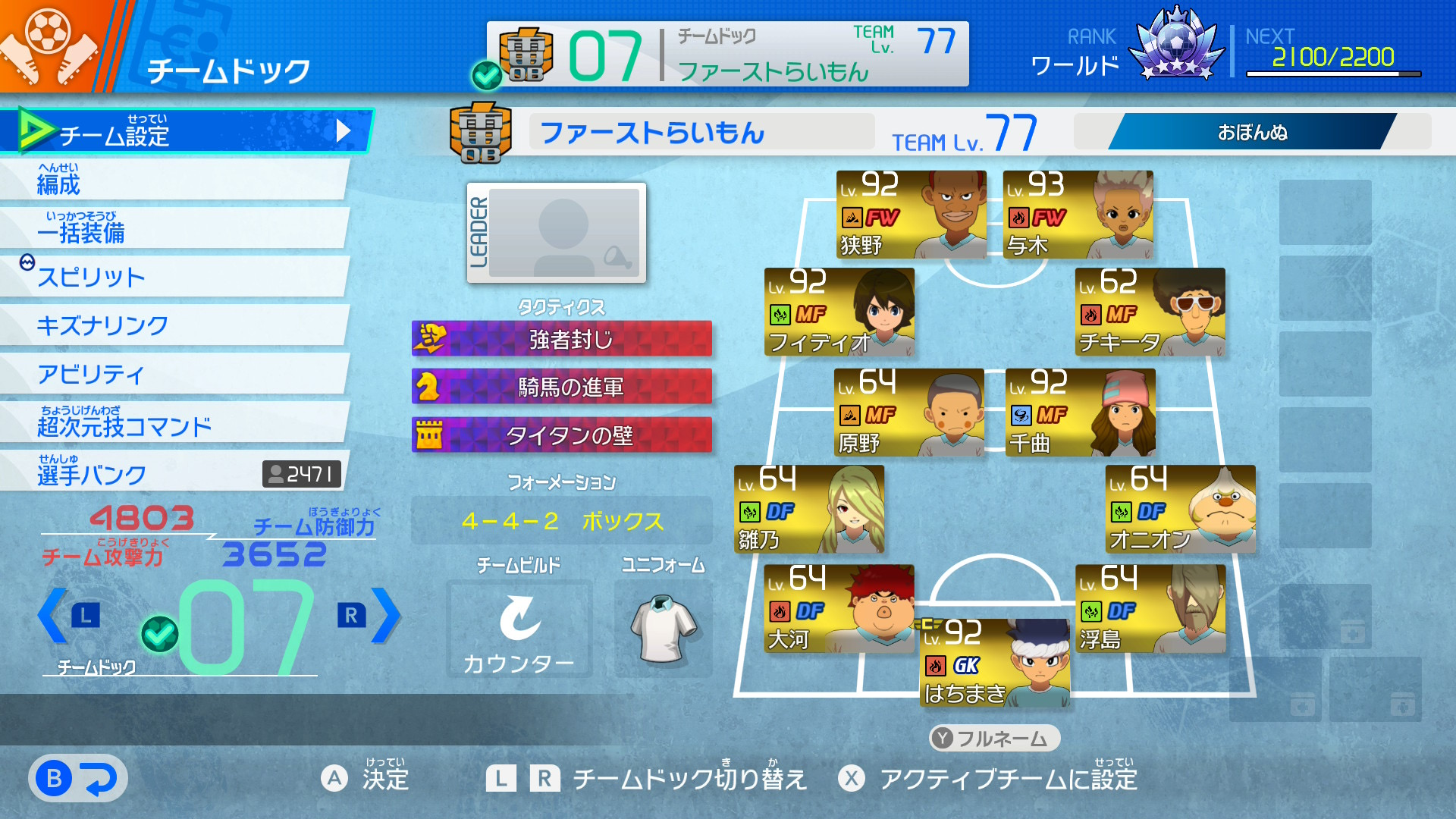Open the 選手バンク player bank

click(x=174, y=472)
